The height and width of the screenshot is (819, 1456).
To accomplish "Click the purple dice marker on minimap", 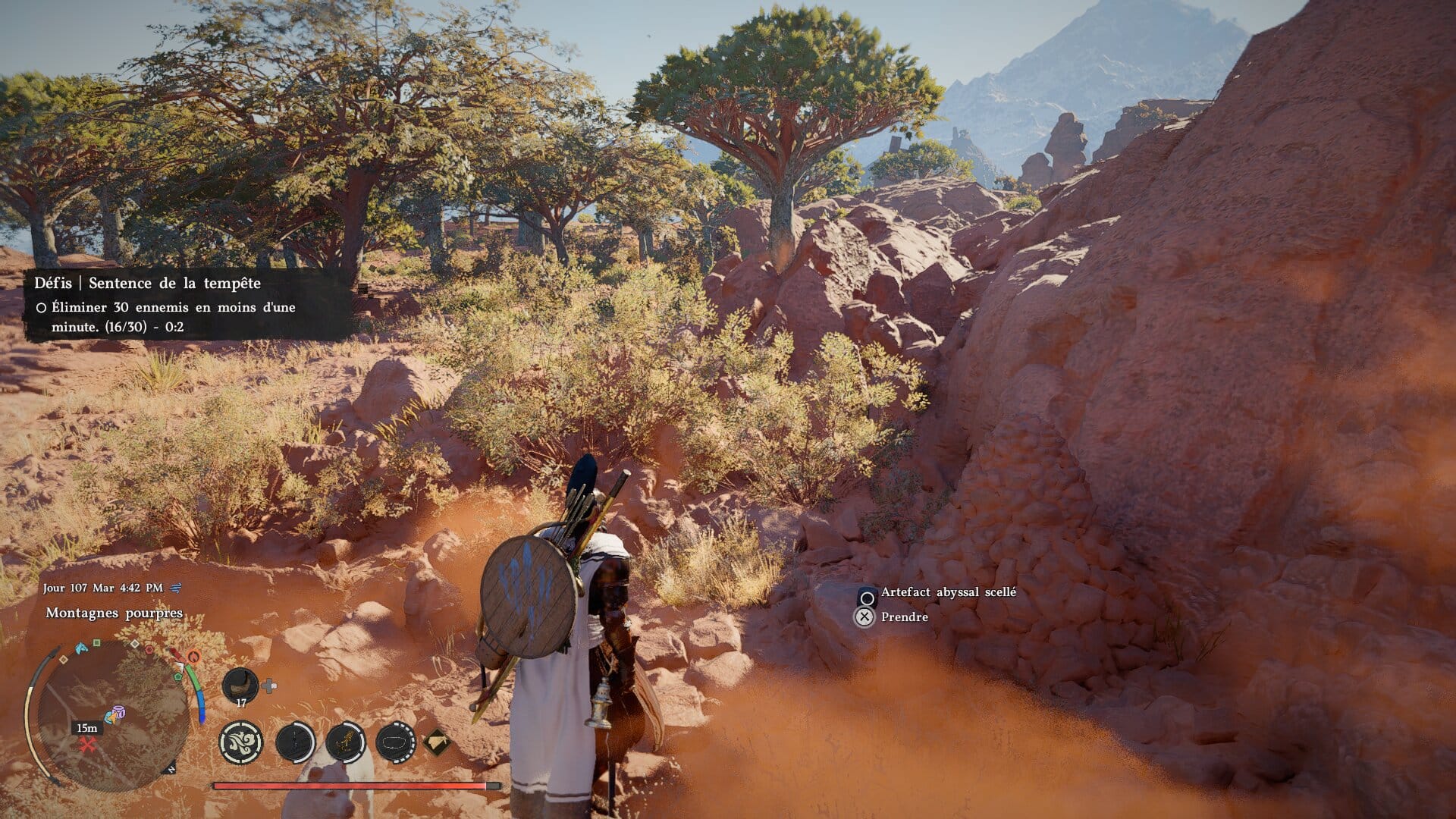I will click(117, 714).
